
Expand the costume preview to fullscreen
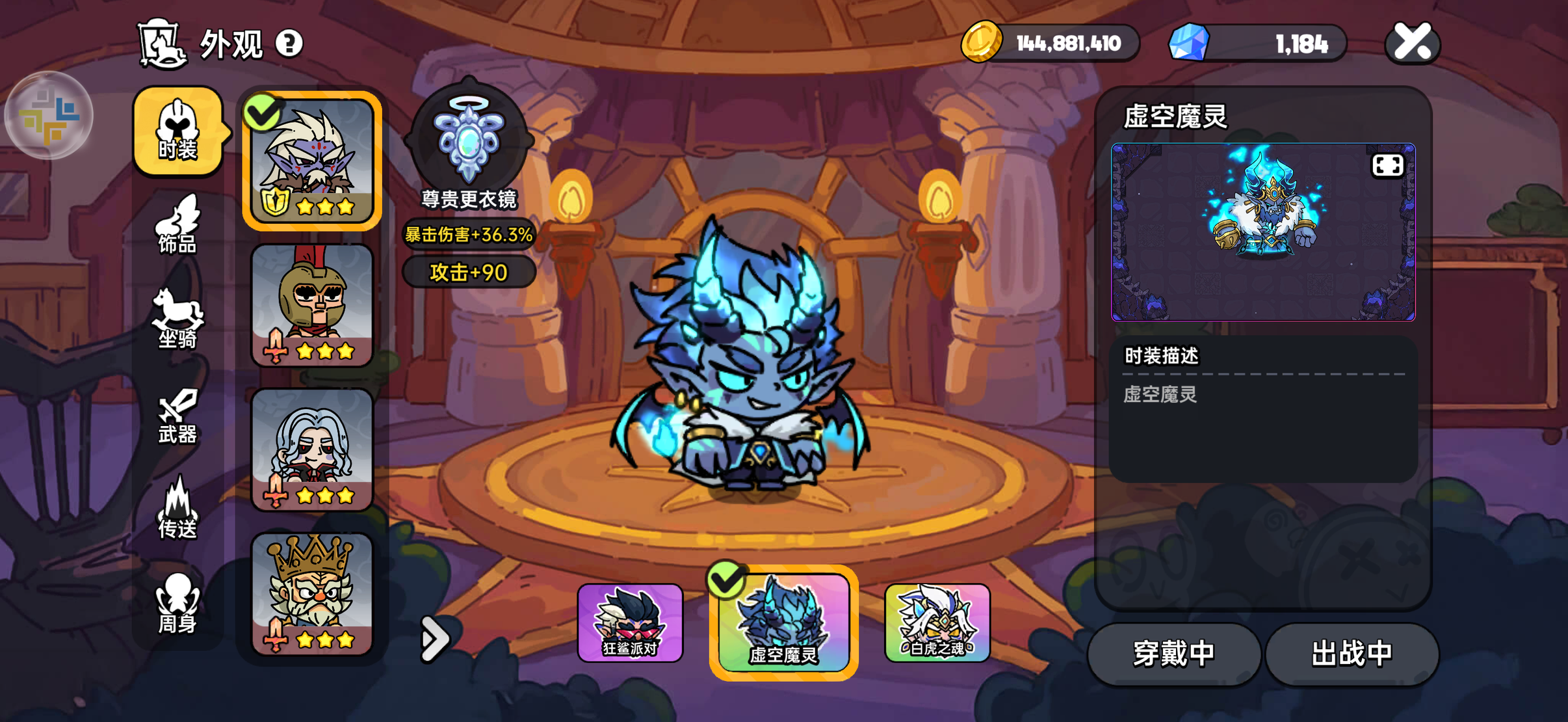[1387, 165]
